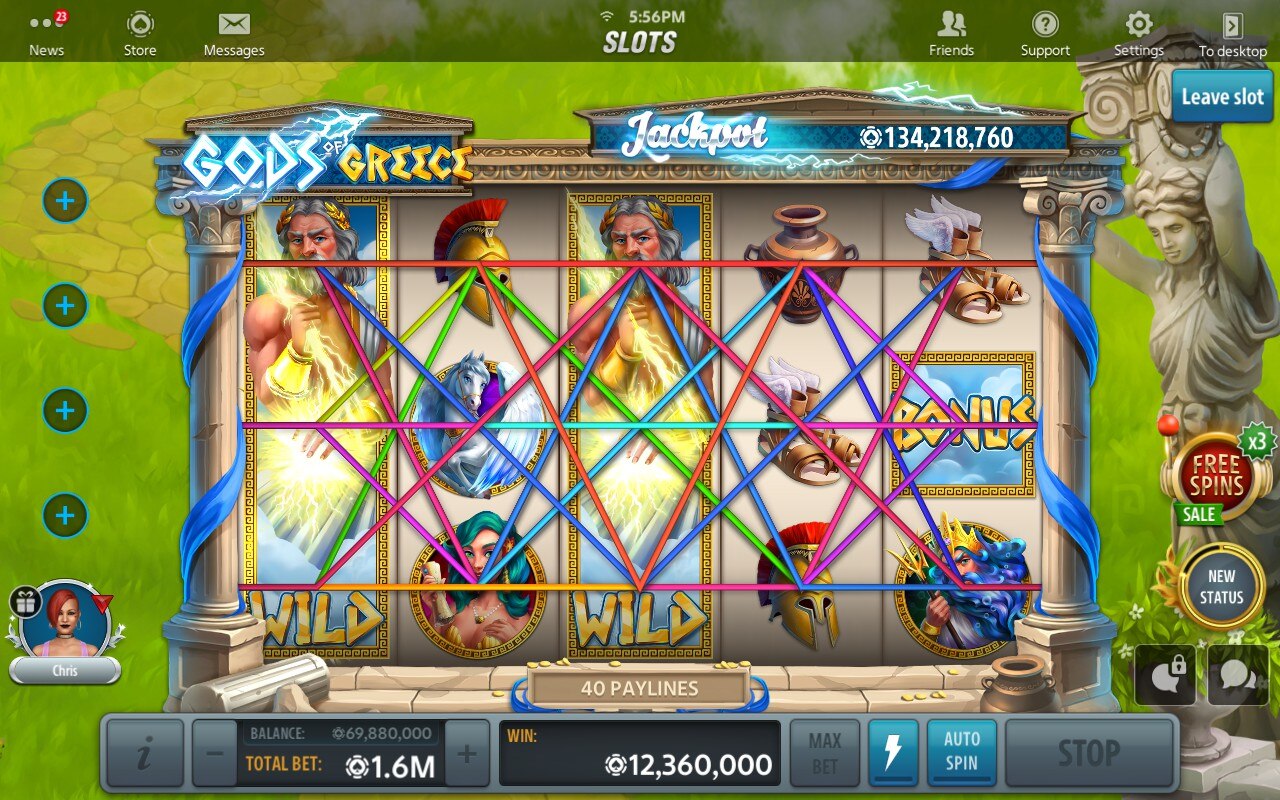The height and width of the screenshot is (800, 1280).
Task: Open the Free Spins sale offer
Action: pyautogui.click(x=1215, y=478)
